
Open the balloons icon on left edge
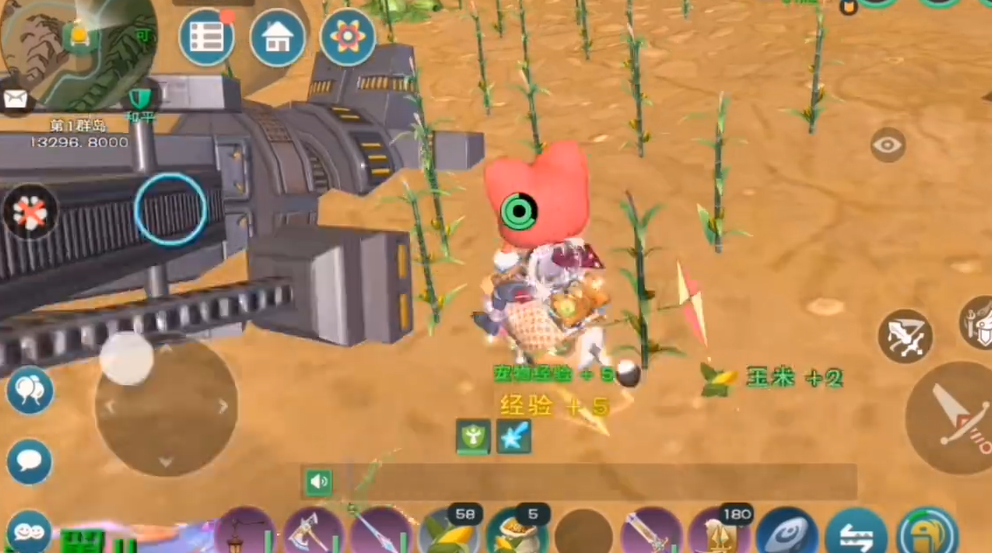coord(29,390)
